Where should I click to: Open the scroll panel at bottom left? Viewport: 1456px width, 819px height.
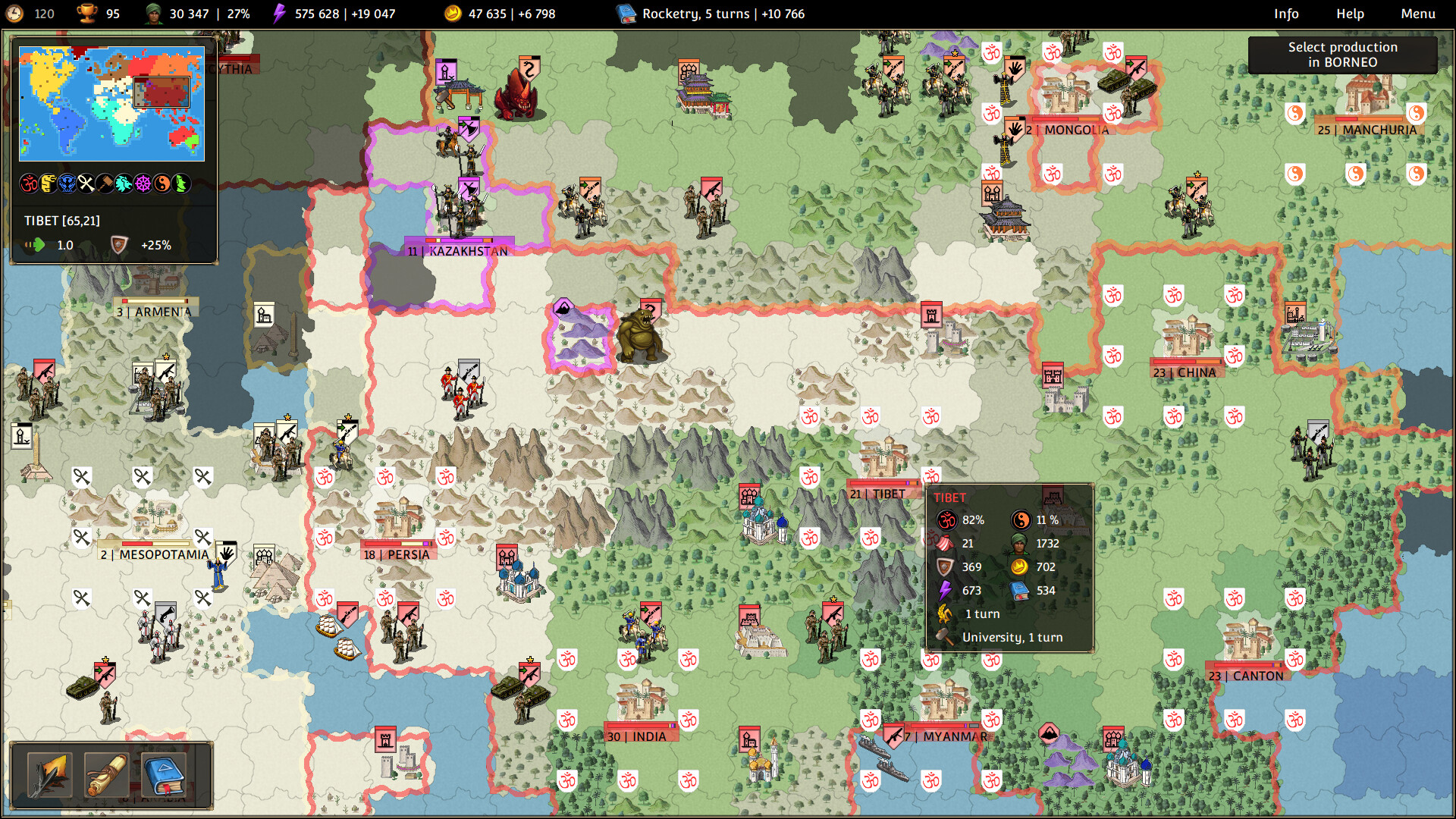108,773
